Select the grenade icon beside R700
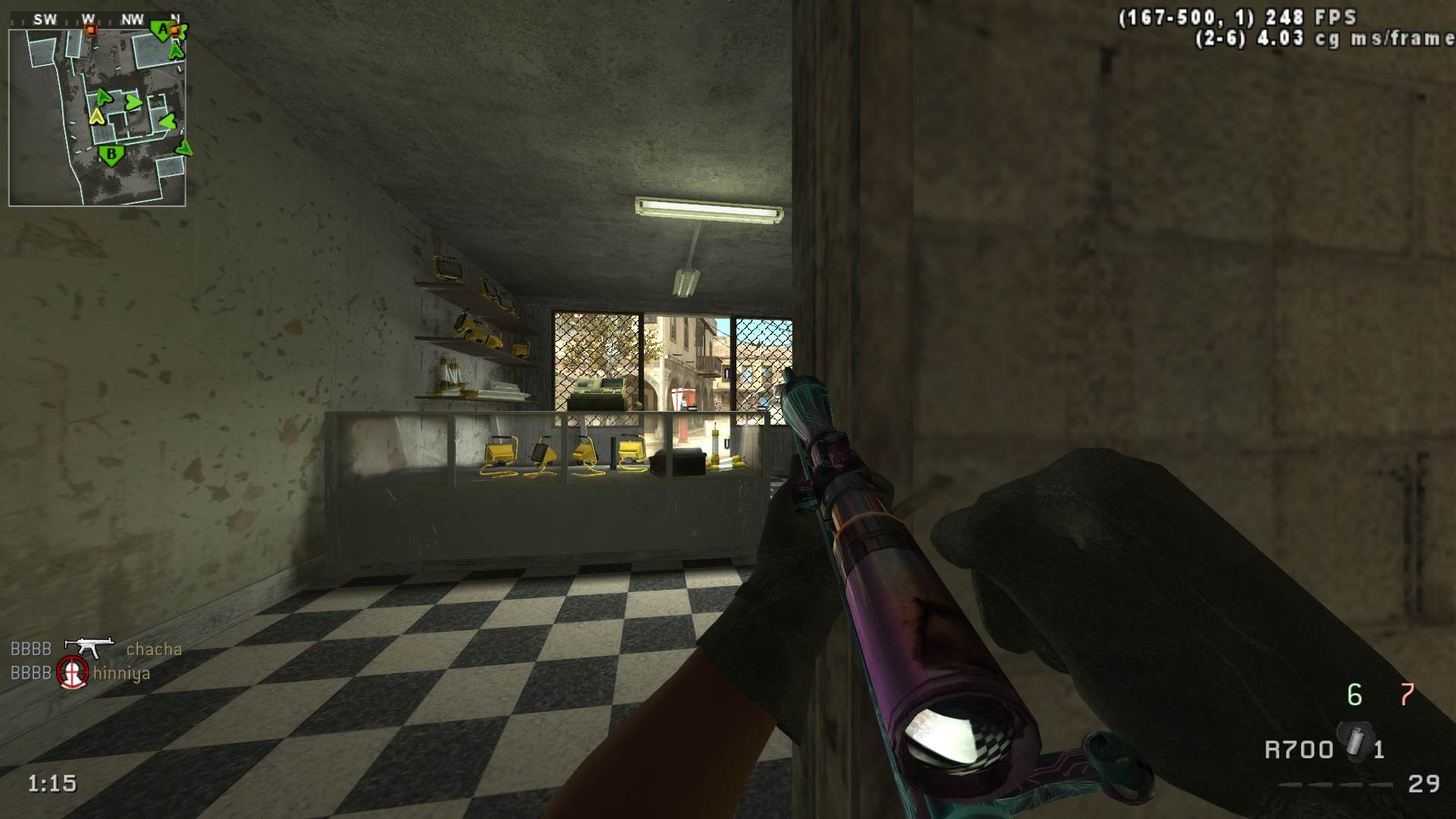Viewport: 1456px width, 819px height. [x=1354, y=741]
